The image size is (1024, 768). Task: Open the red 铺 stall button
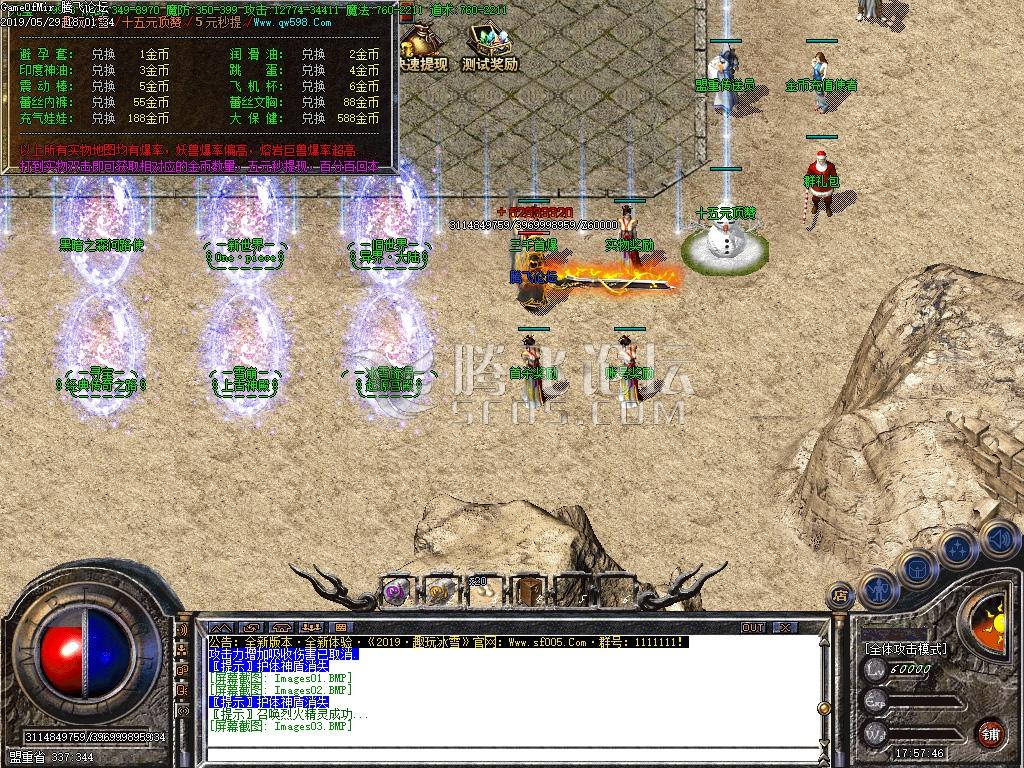click(x=990, y=733)
